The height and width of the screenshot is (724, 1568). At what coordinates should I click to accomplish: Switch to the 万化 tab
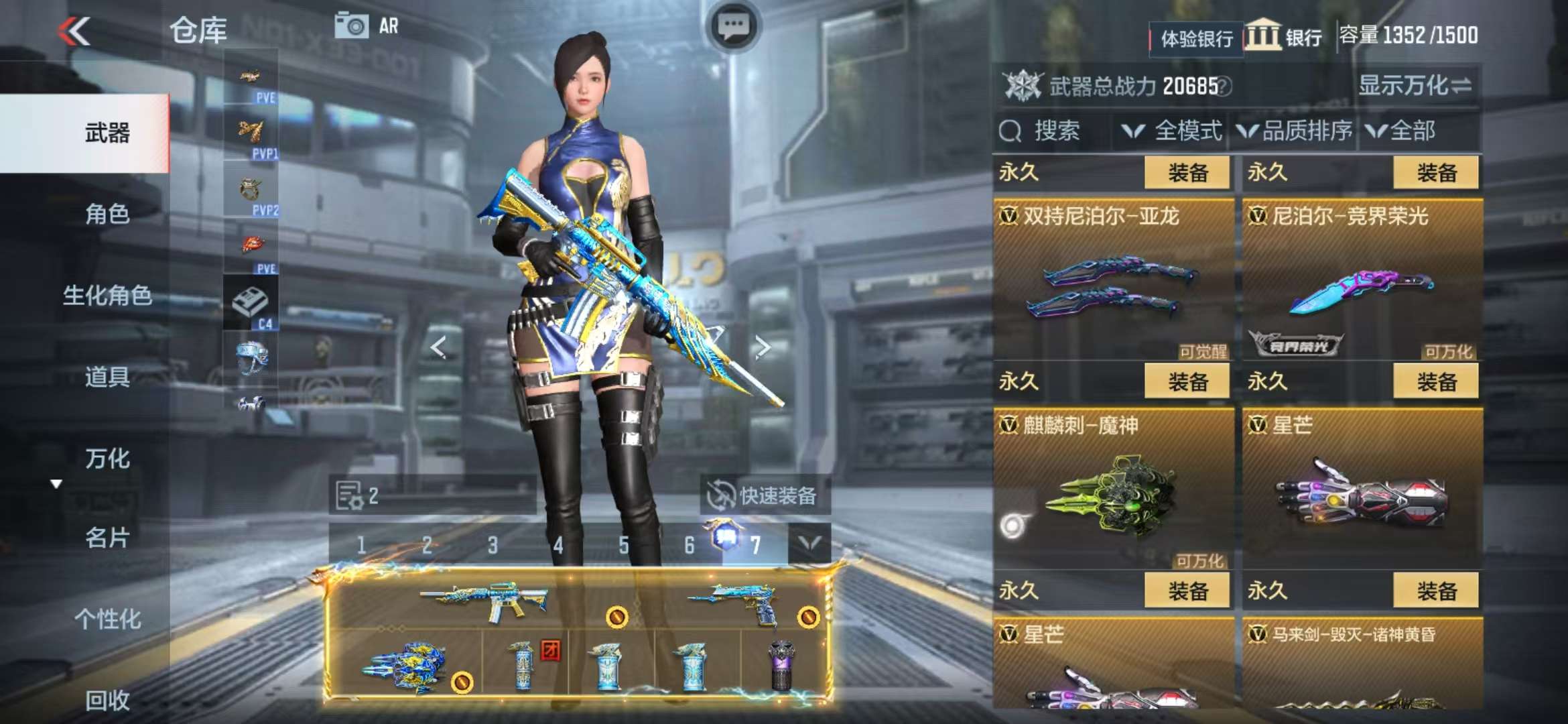[107, 459]
